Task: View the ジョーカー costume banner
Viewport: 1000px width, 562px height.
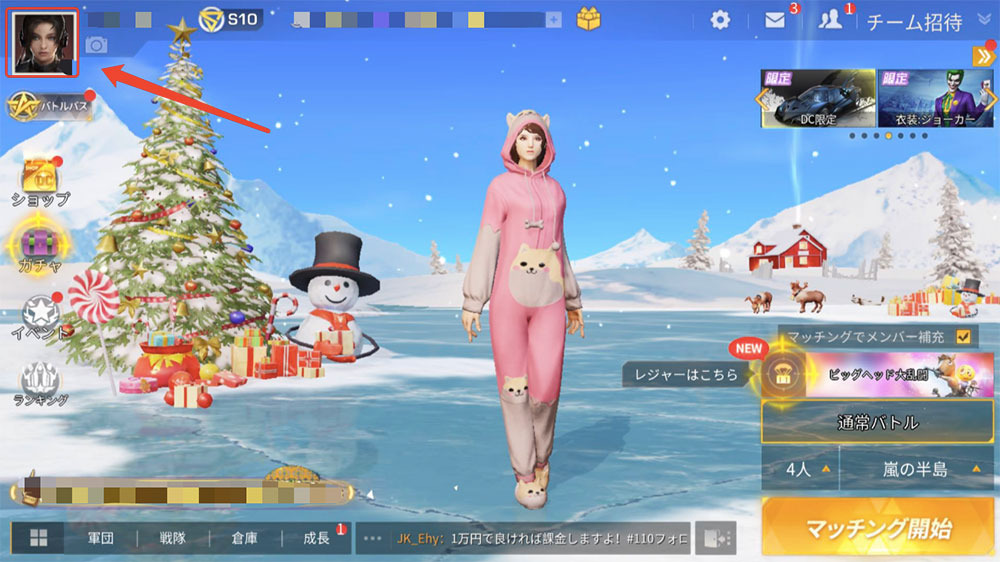Action: click(934, 98)
